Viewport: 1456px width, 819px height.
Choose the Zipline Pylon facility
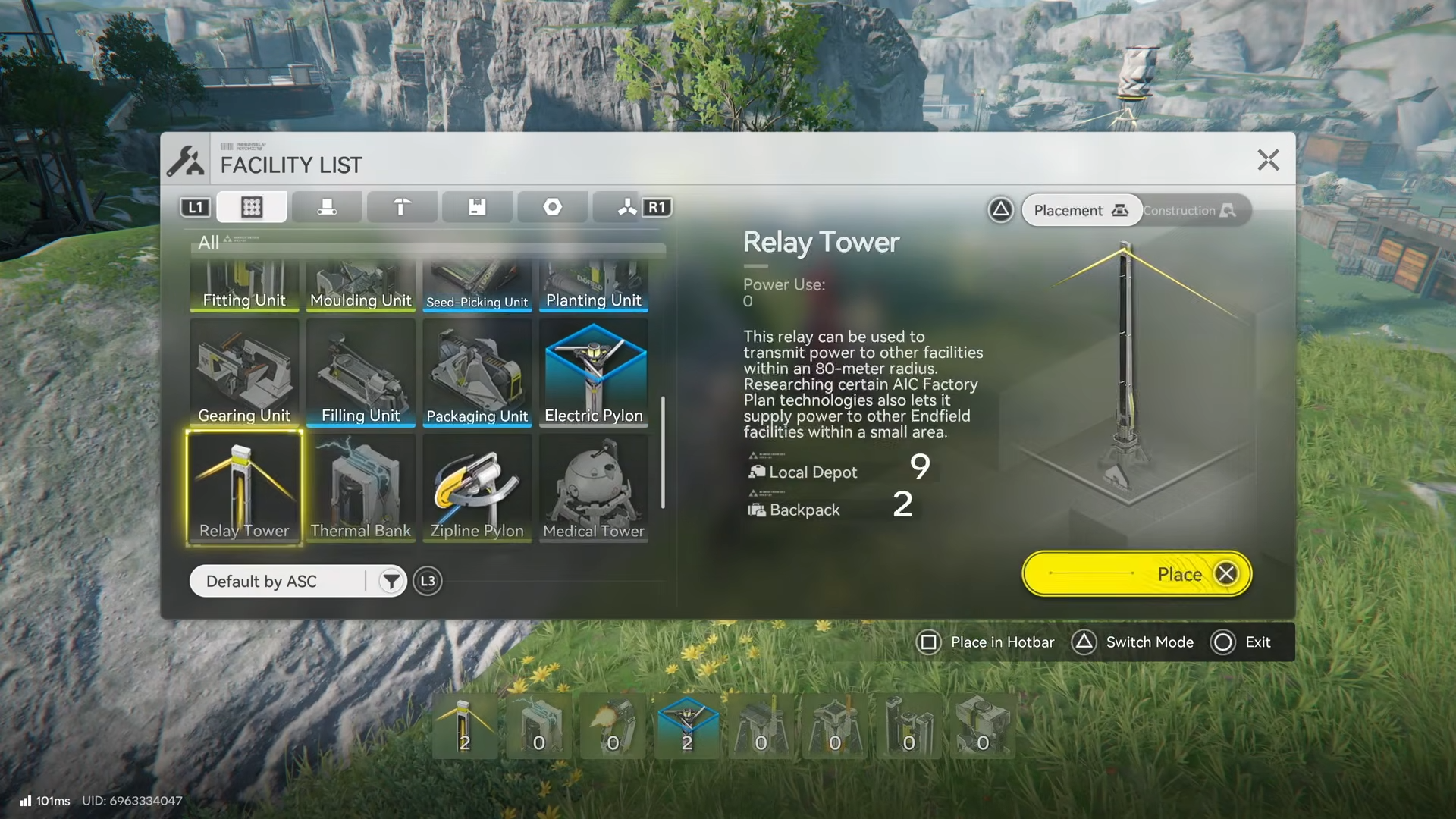tap(477, 488)
